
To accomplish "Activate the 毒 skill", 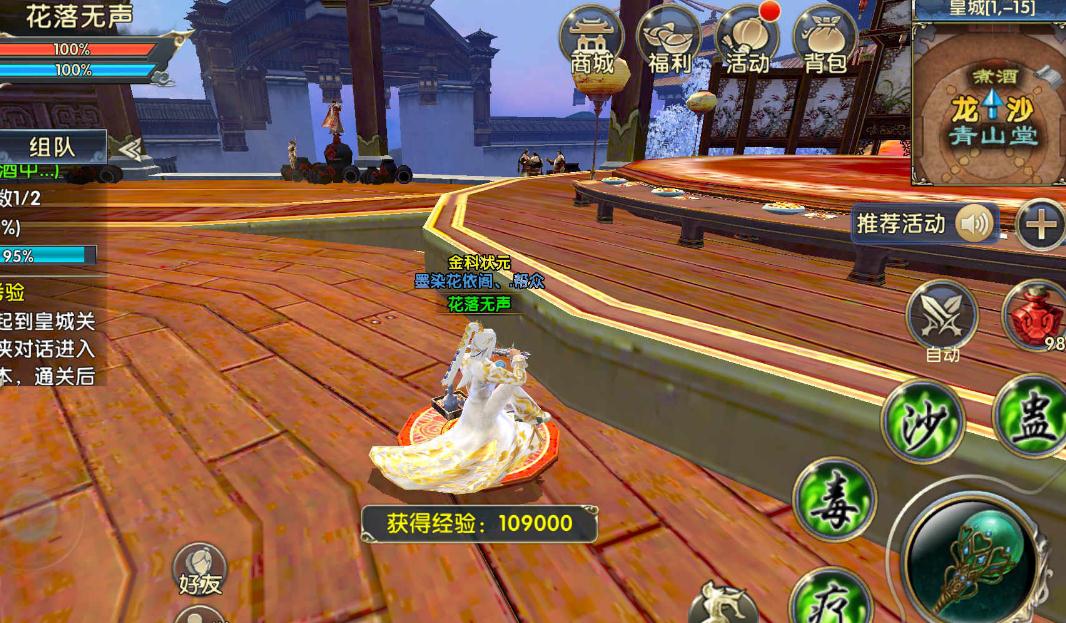I will (834, 498).
